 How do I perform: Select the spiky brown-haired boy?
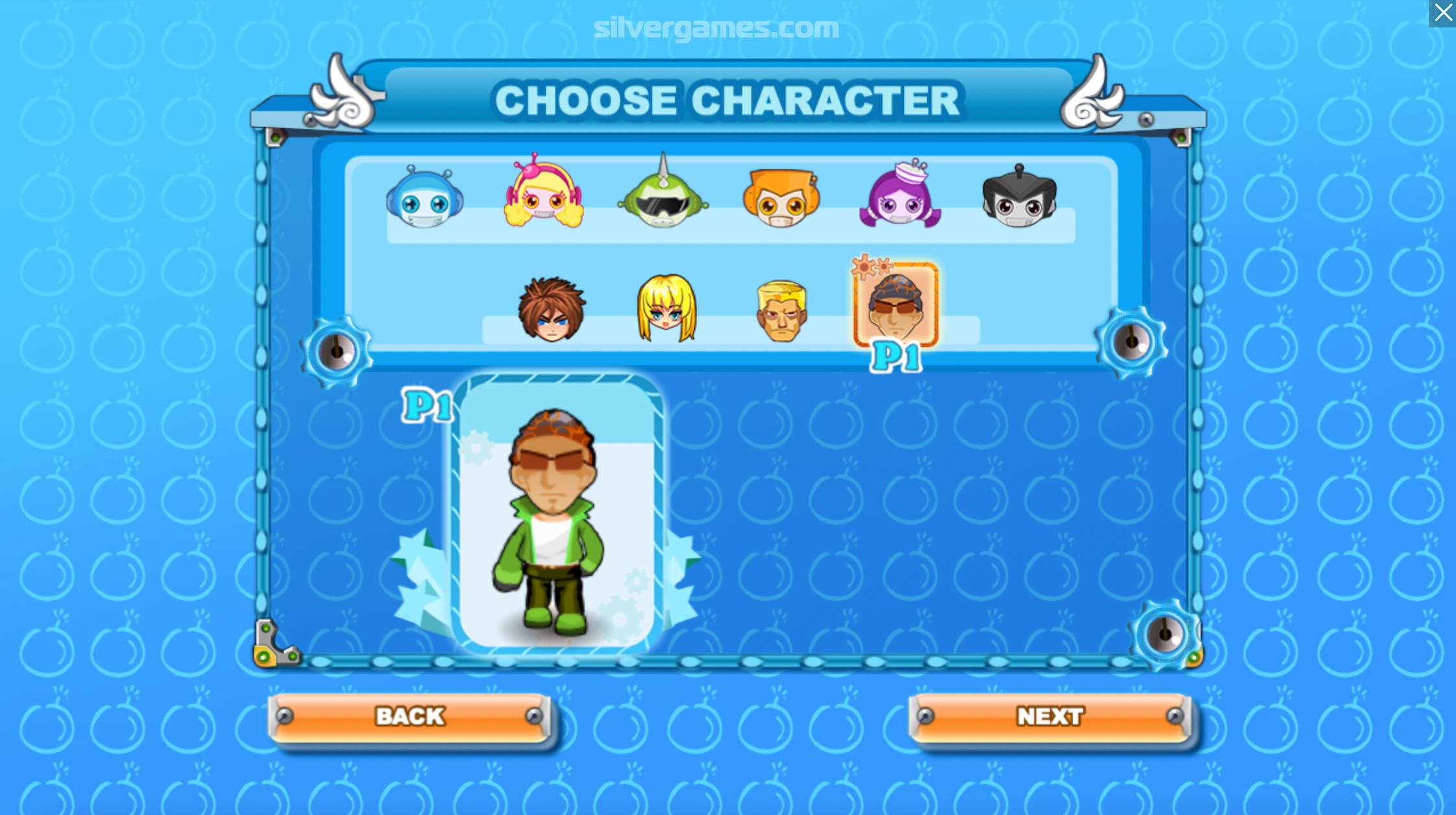(x=552, y=310)
